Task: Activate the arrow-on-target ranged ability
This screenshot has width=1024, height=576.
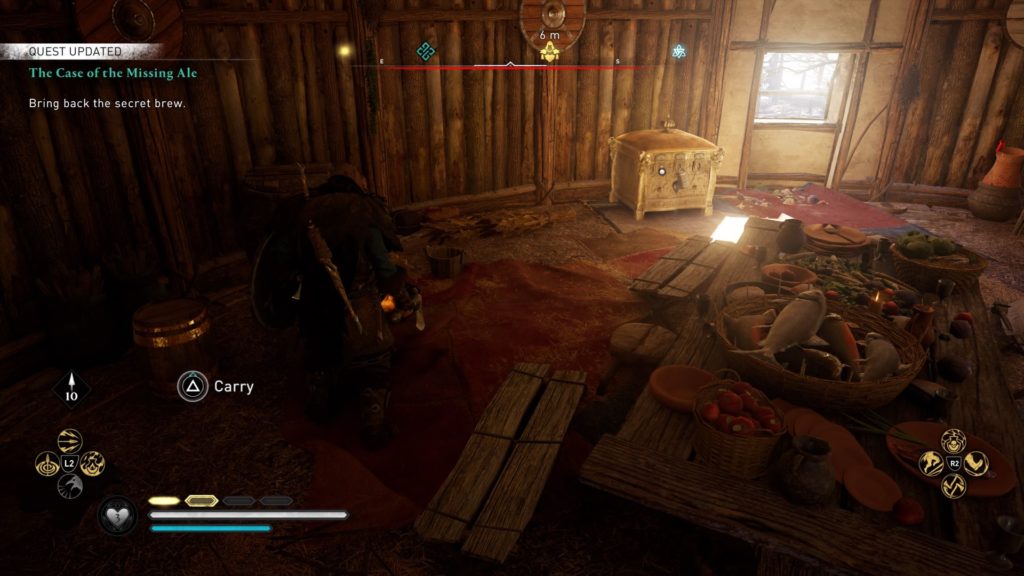Action: [47, 464]
